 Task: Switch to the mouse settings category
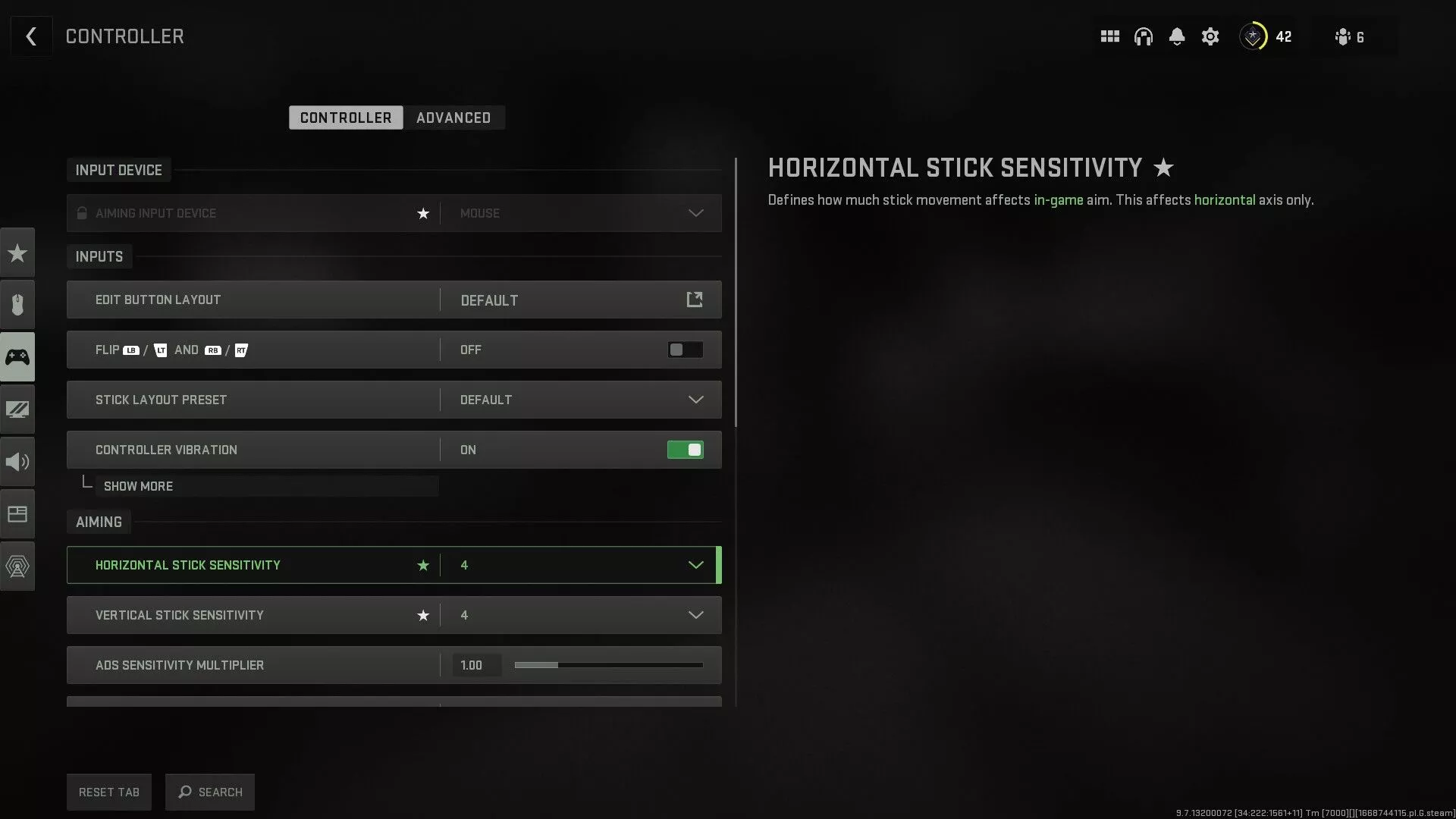pyautogui.click(x=17, y=305)
